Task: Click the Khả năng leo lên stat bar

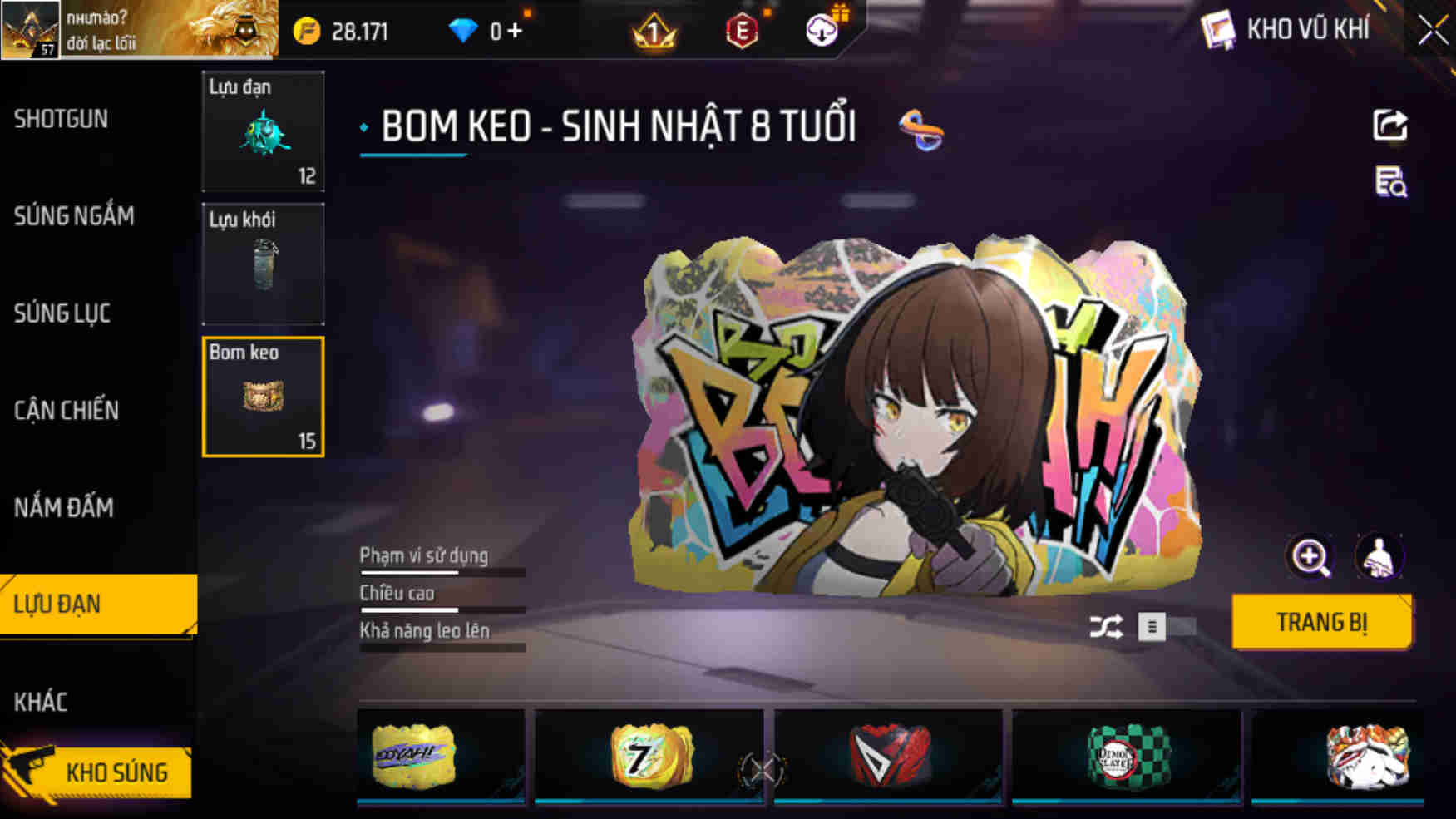Action: 441,644
